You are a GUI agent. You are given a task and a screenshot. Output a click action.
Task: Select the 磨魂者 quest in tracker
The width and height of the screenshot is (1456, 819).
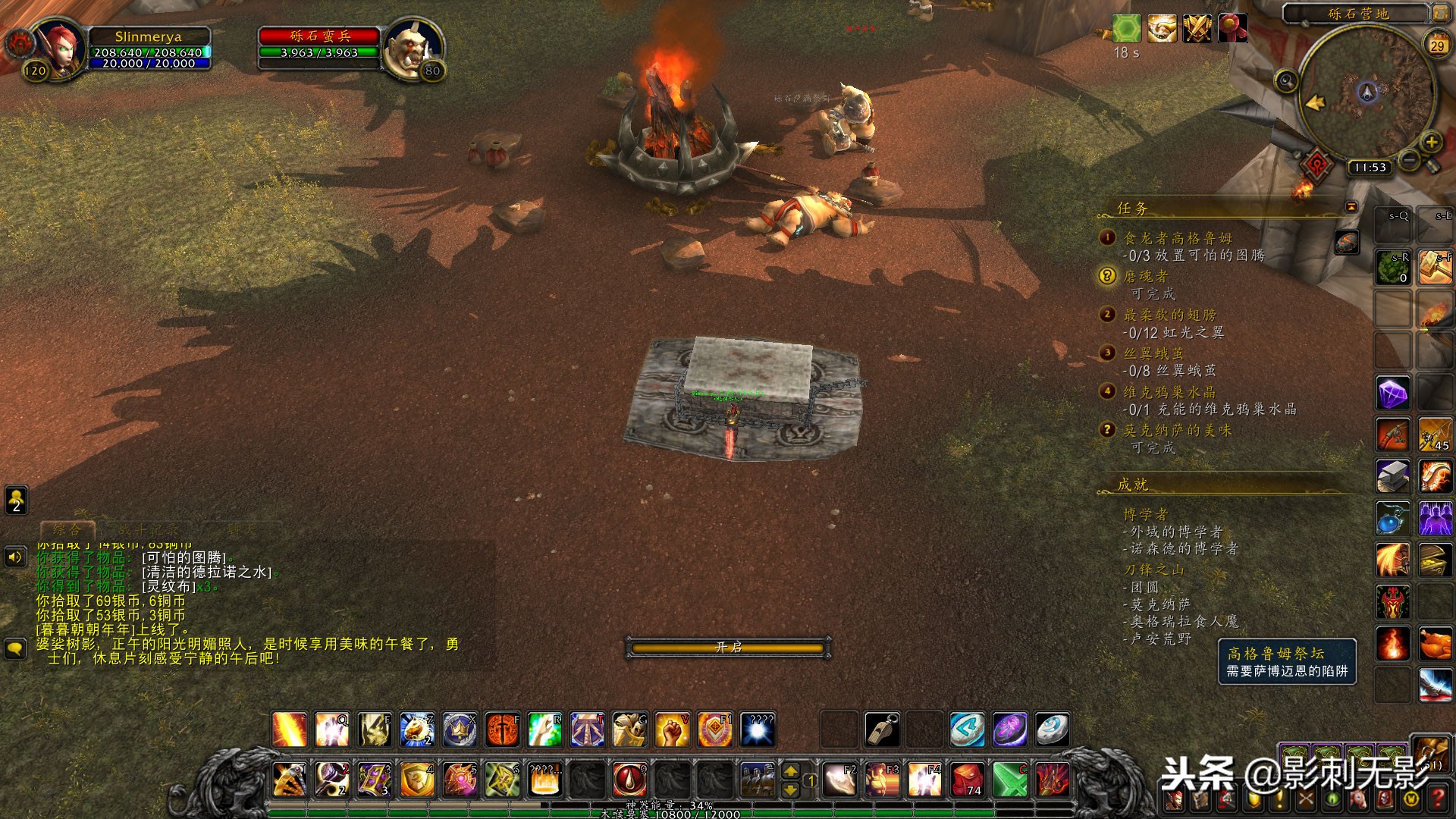click(1146, 277)
